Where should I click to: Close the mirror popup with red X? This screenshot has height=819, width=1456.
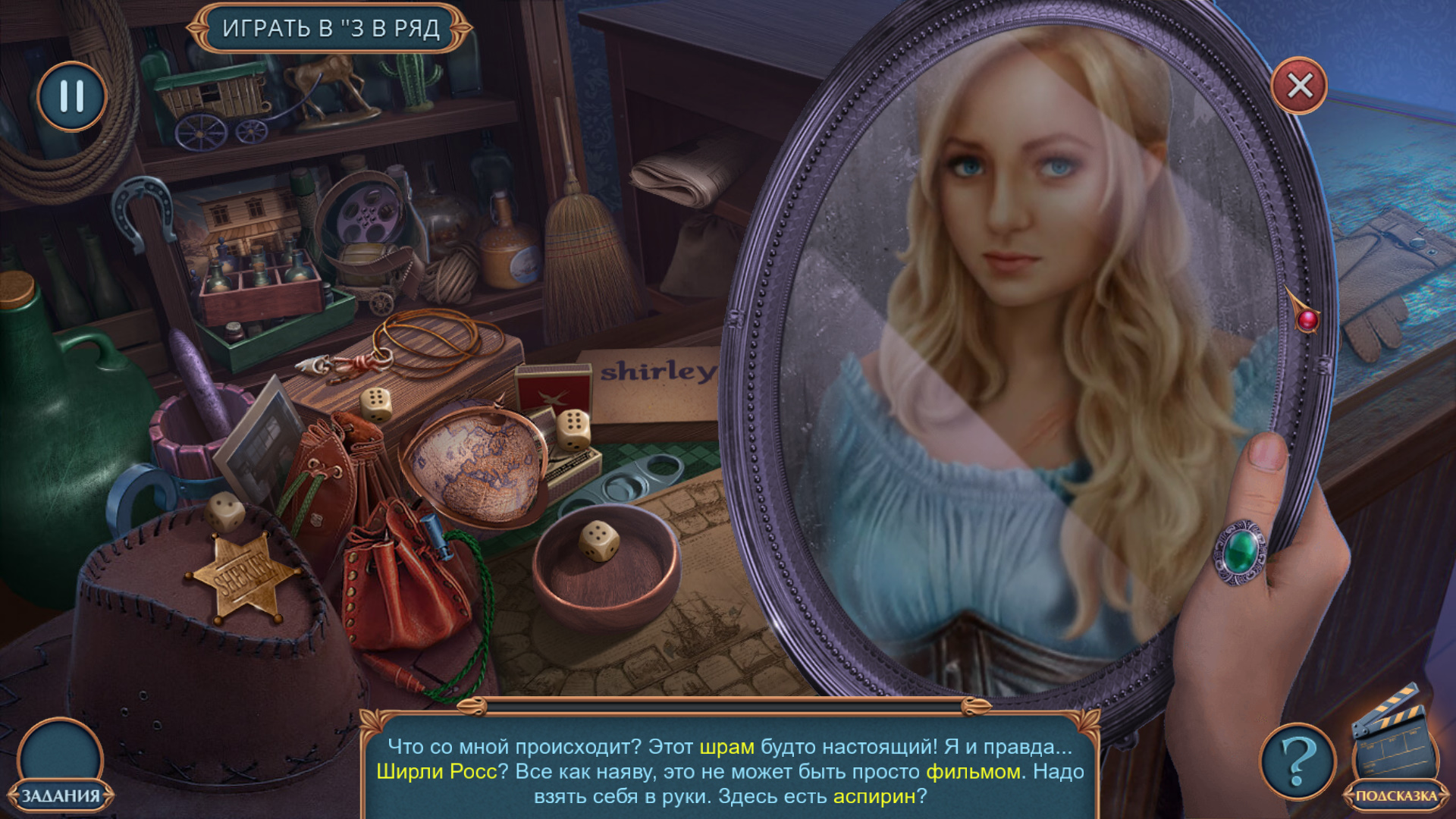pos(1299,86)
